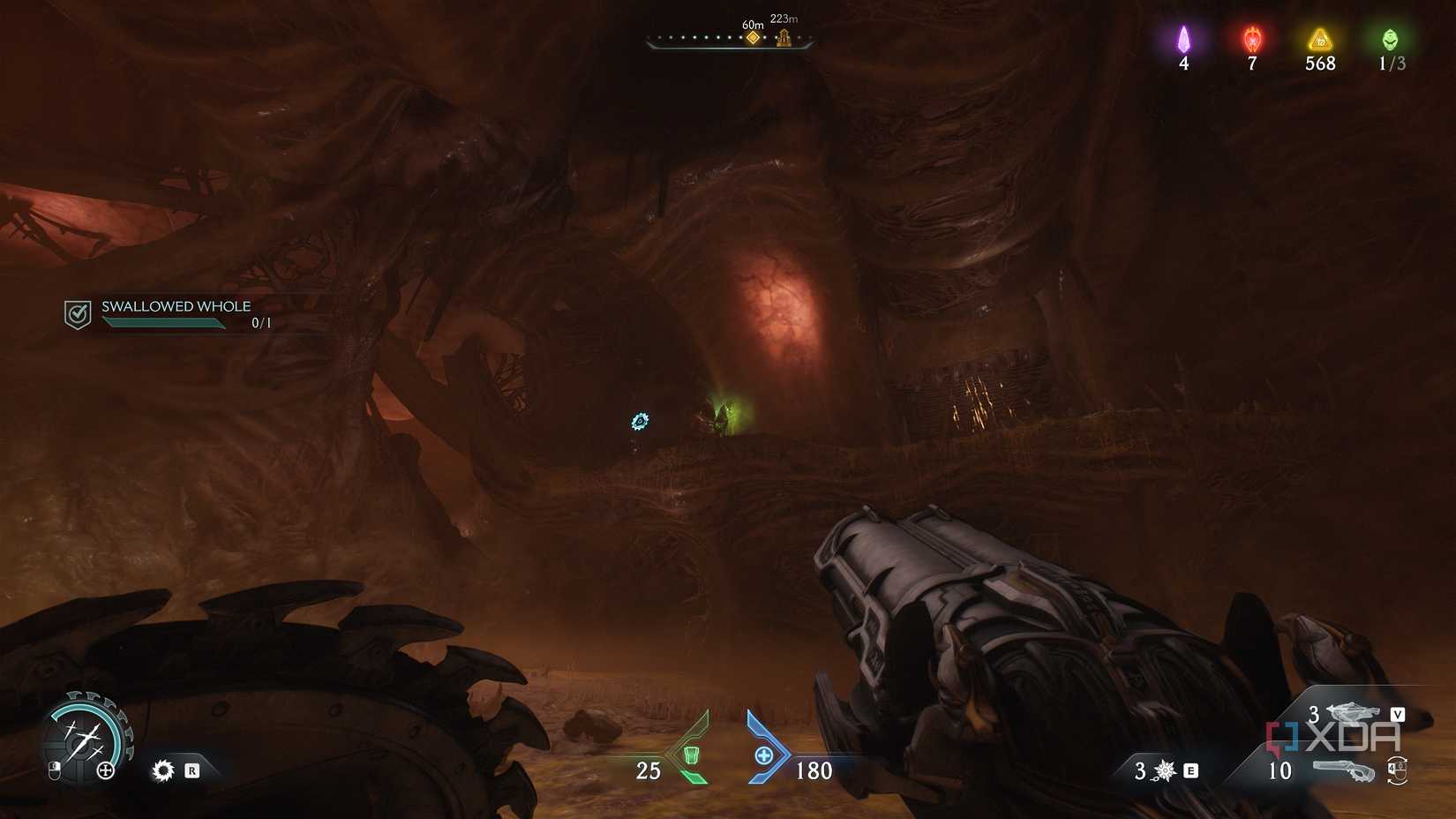The image size is (1456, 819).
Task: Select the 60m waypoint marker on the compass bar
Action: click(x=752, y=35)
